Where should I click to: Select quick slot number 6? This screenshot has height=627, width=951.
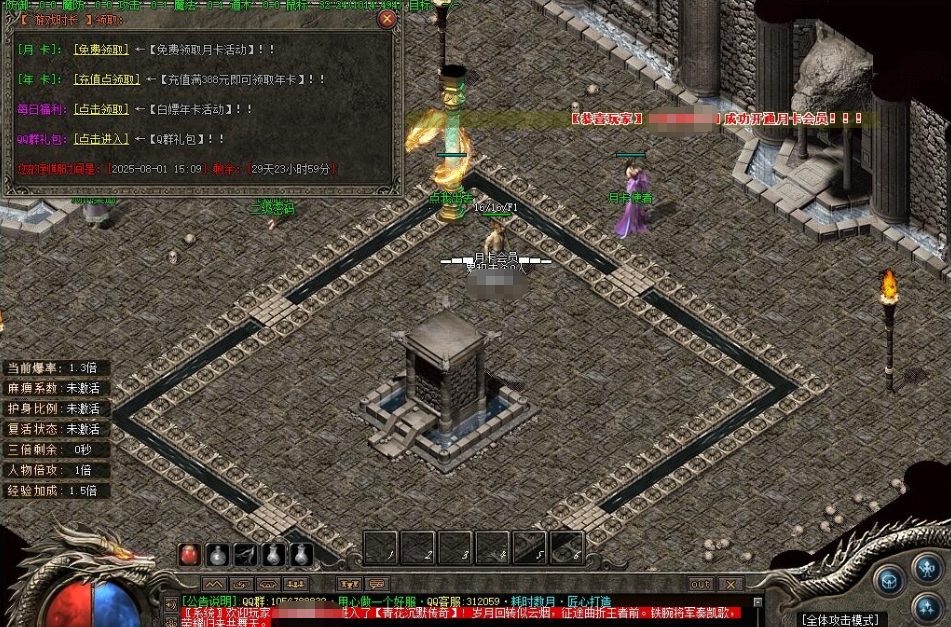[566, 547]
